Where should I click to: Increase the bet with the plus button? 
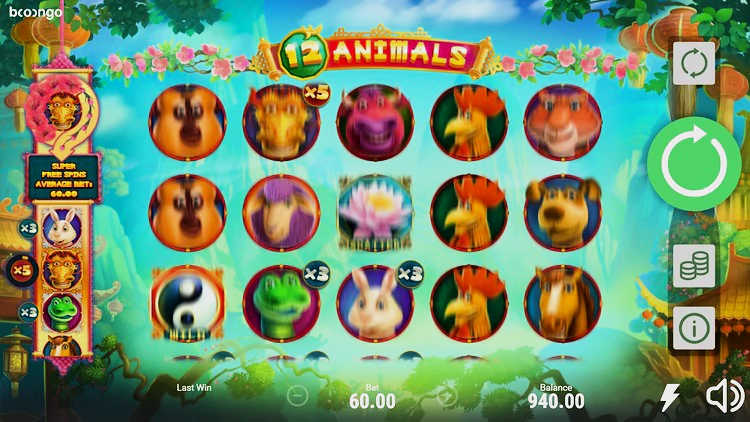click(446, 396)
